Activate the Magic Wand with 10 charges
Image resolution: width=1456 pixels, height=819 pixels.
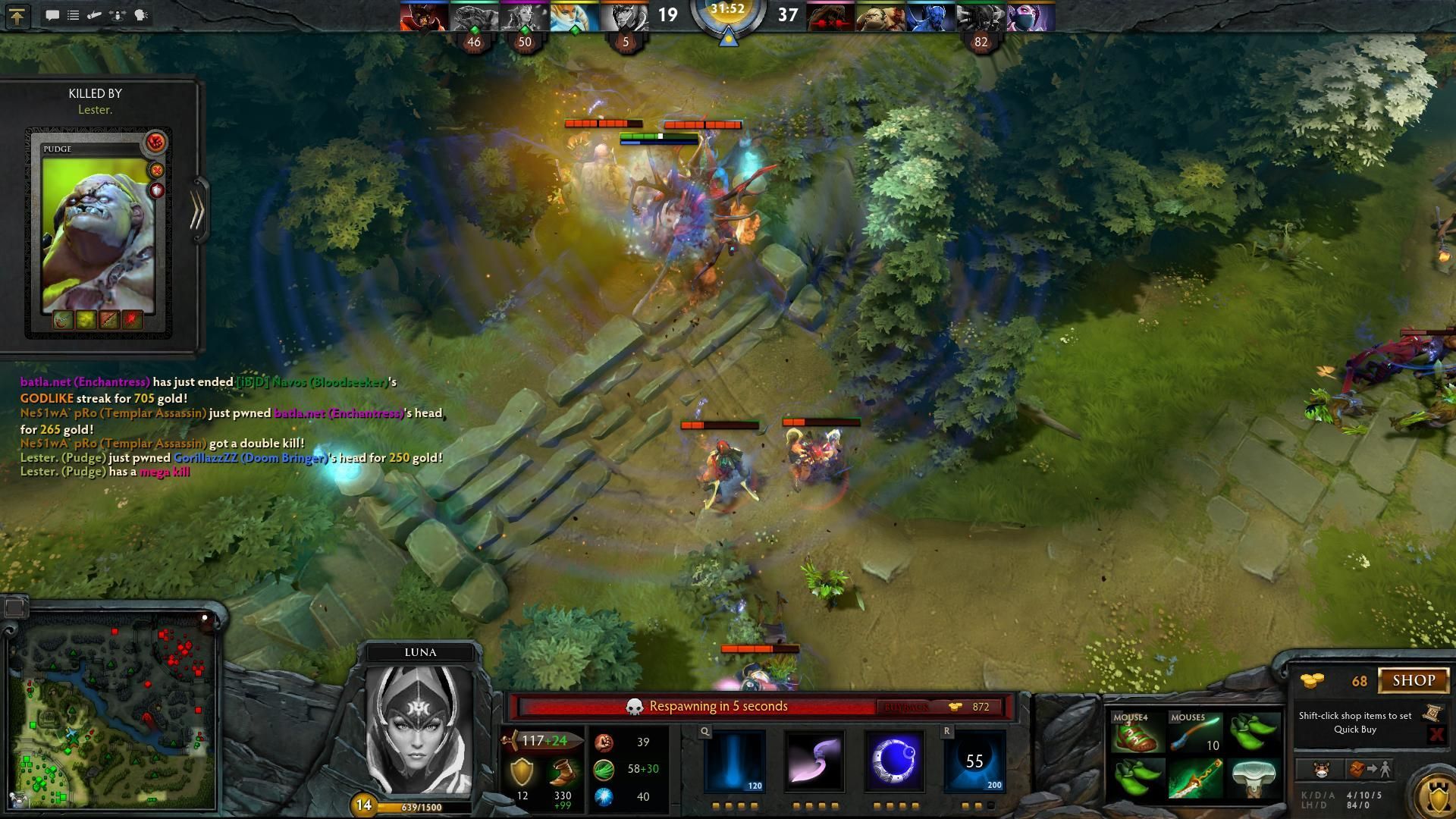click(1195, 733)
